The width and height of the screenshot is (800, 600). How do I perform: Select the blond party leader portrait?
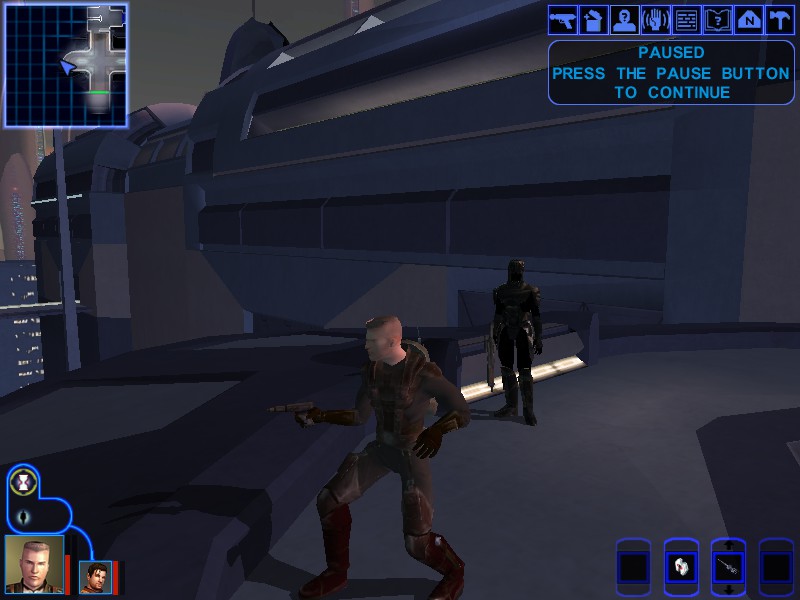click(x=34, y=564)
